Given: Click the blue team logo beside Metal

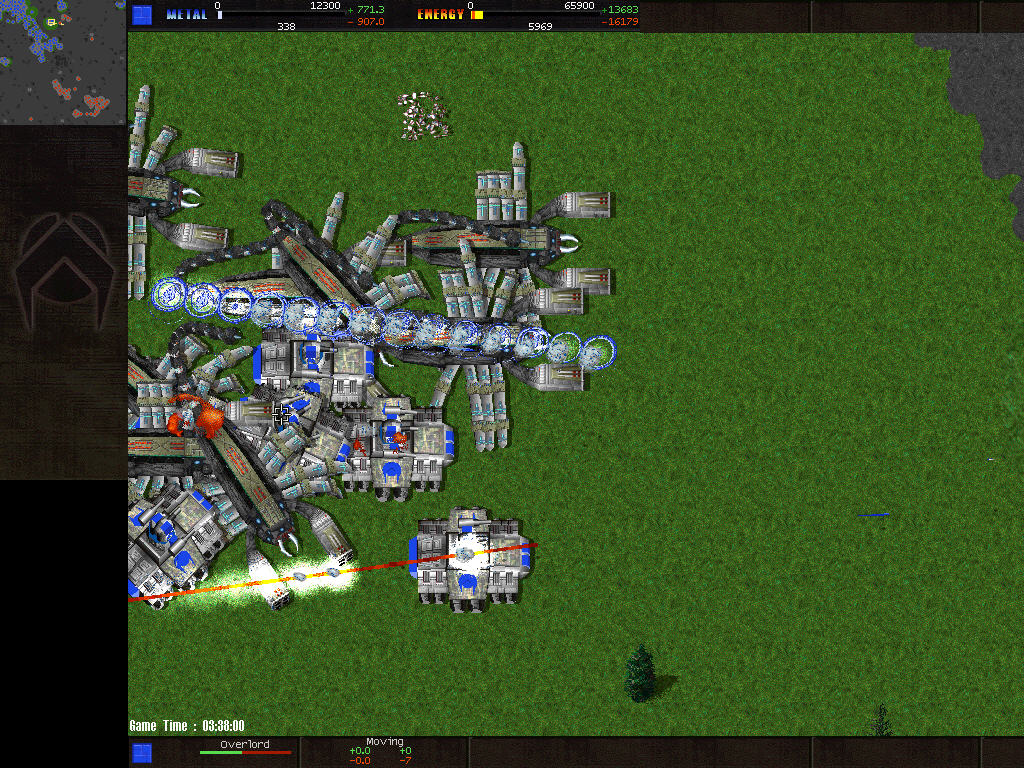Looking at the screenshot, I should point(142,15).
